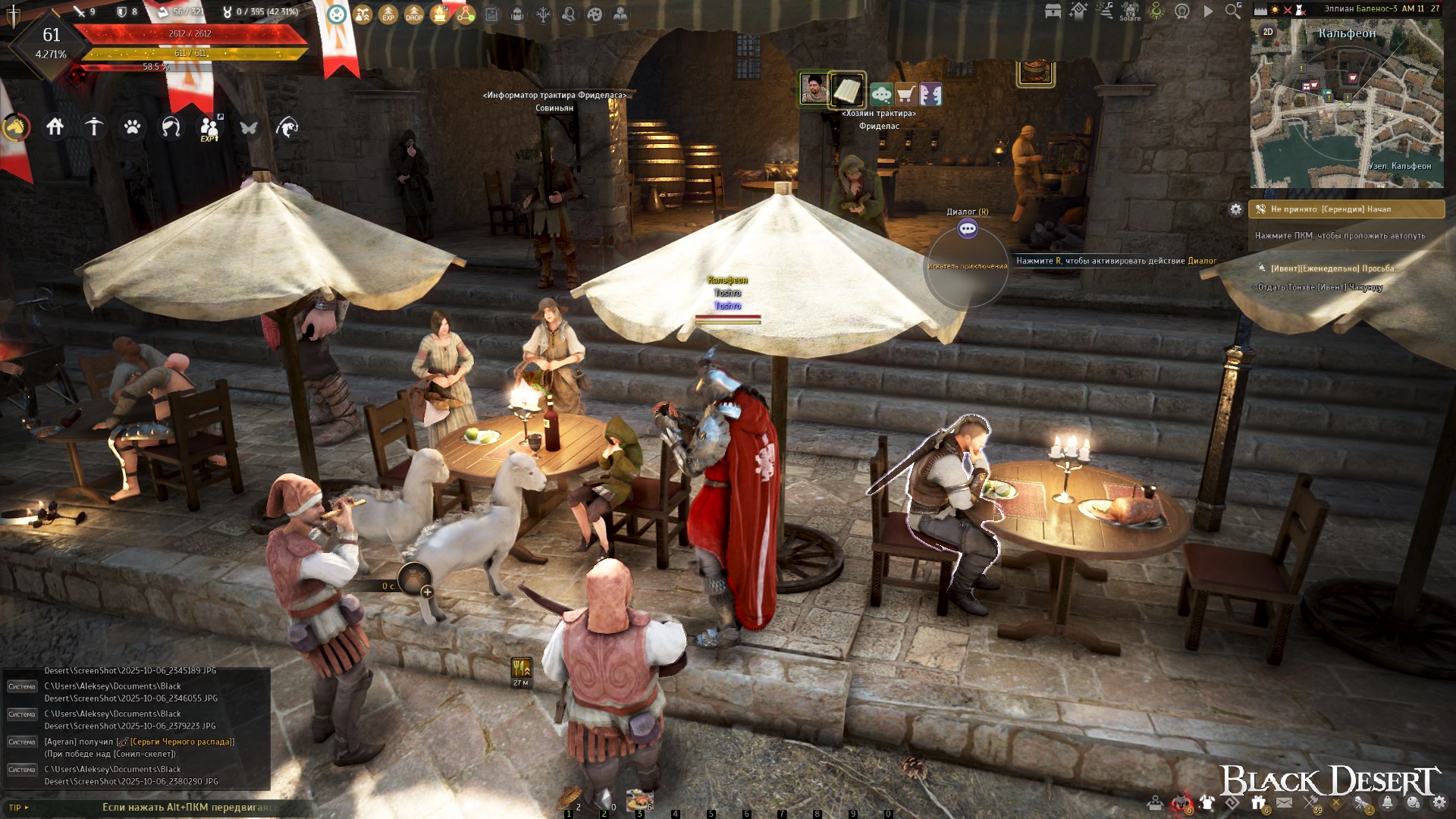Toggle the minimap 2D view button

coord(1268,32)
